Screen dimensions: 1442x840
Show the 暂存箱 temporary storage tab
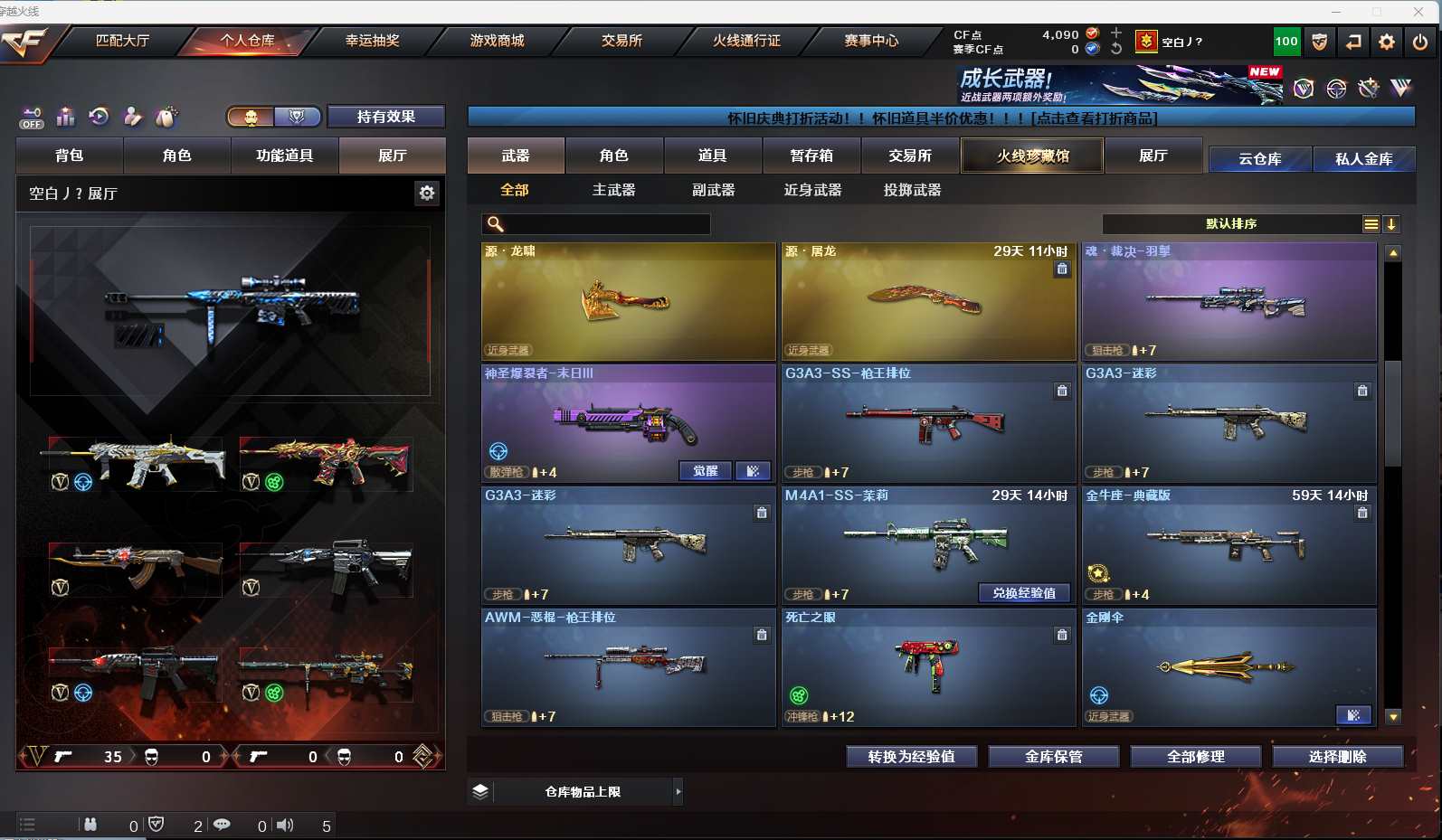811,156
